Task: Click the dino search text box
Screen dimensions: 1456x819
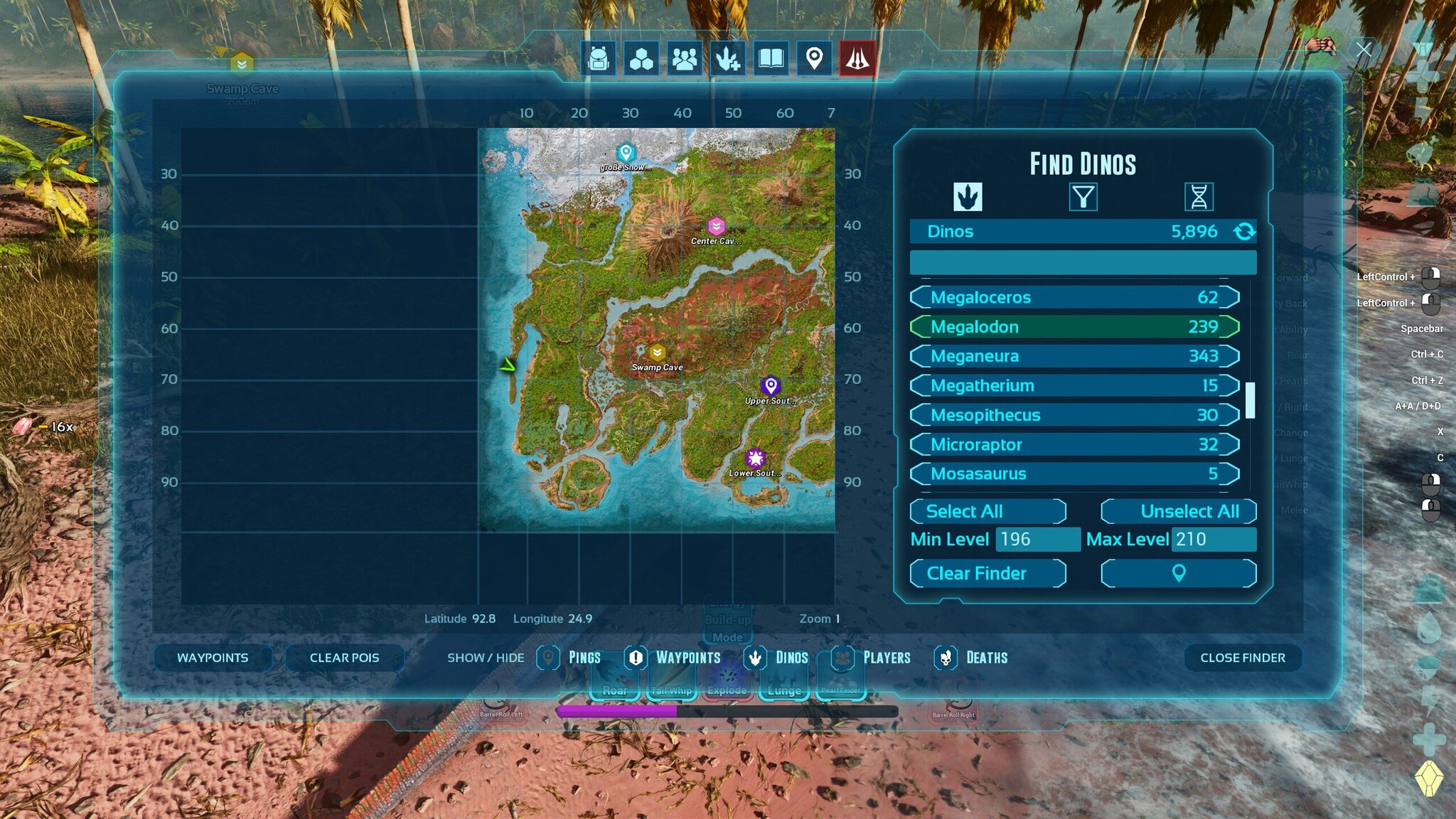Action: pos(1083,262)
